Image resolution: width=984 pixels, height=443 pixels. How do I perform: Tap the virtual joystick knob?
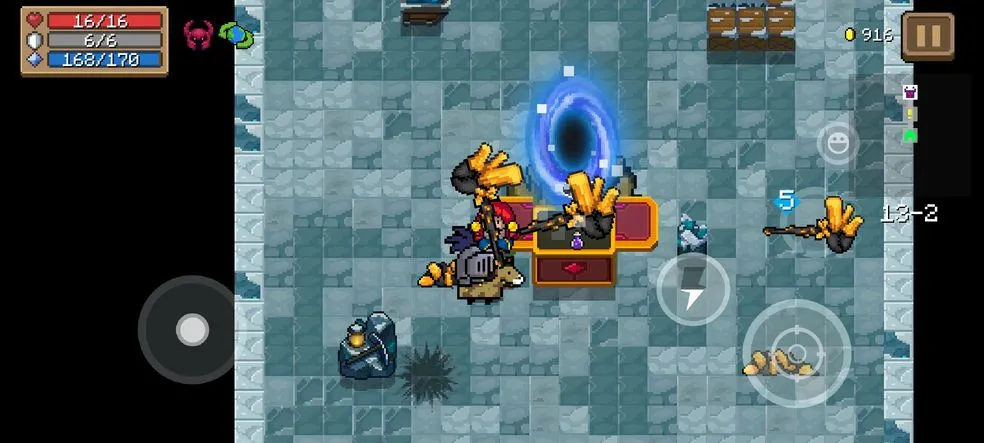(x=192, y=329)
